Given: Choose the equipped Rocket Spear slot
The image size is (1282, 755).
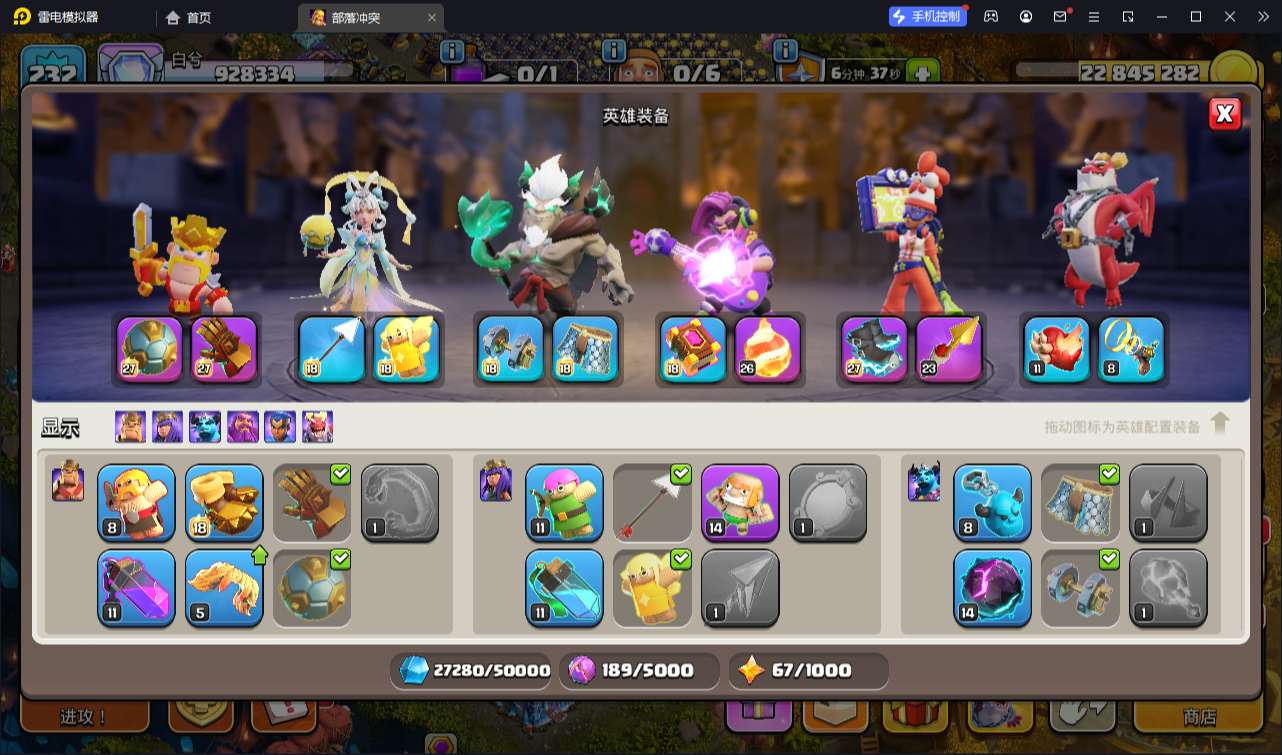Looking at the screenshot, I should [x=948, y=349].
